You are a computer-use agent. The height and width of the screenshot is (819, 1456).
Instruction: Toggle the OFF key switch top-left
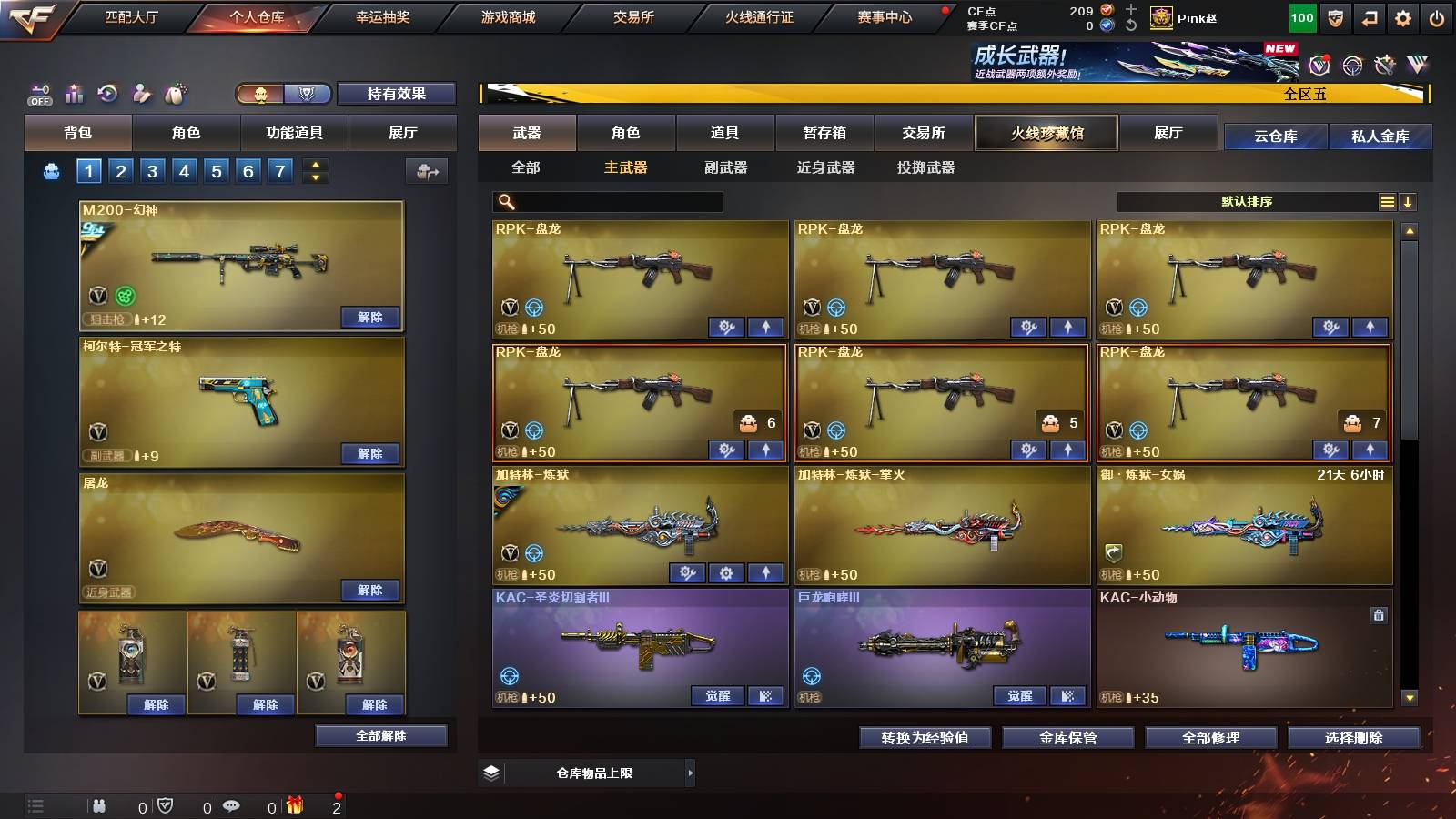click(x=38, y=94)
